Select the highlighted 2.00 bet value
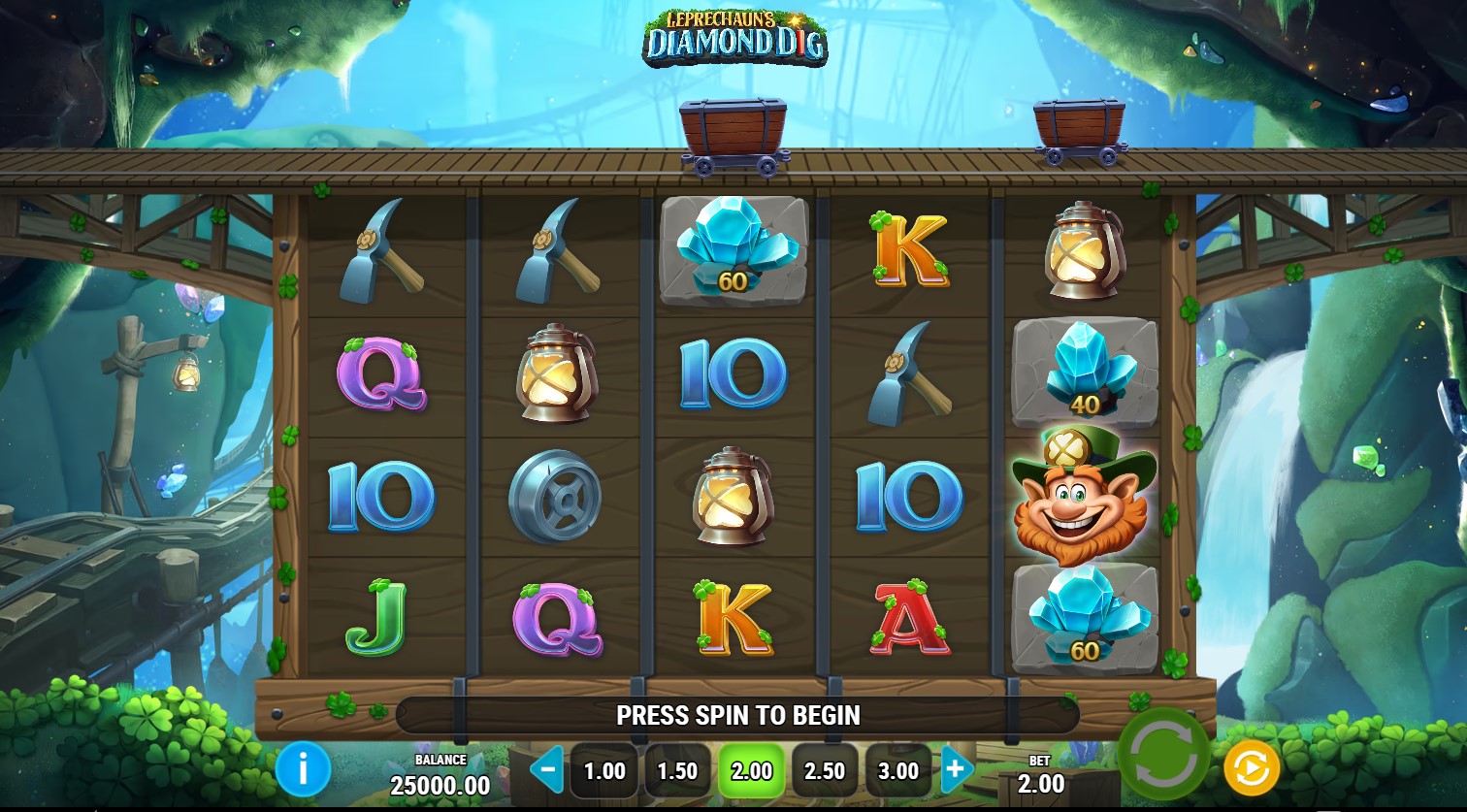This screenshot has width=1467, height=812. point(751,771)
